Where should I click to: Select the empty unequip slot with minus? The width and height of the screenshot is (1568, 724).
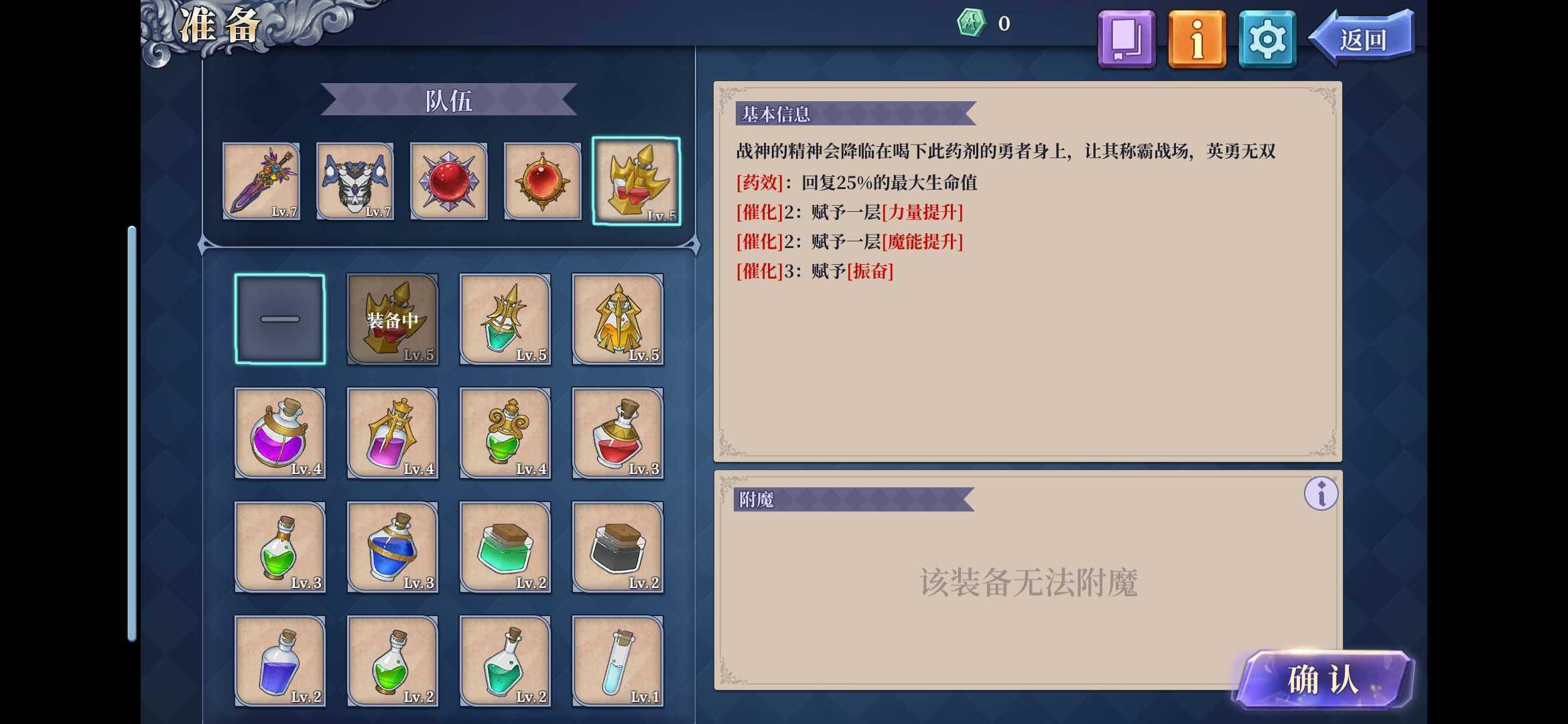click(x=279, y=318)
